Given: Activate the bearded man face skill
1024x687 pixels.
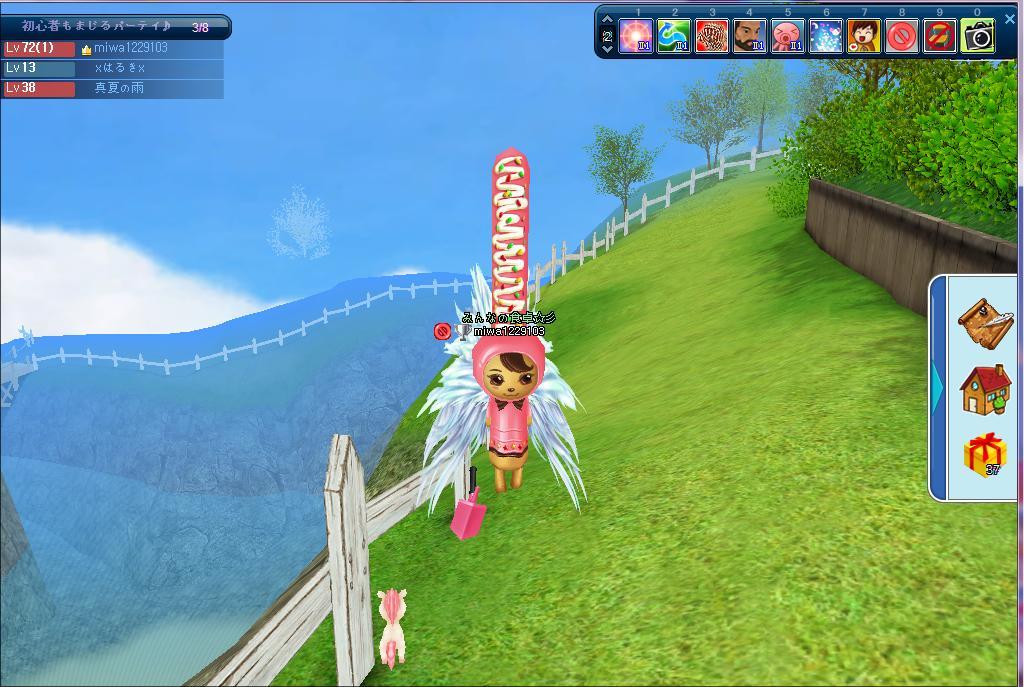Looking at the screenshot, I should click(x=750, y=36).
